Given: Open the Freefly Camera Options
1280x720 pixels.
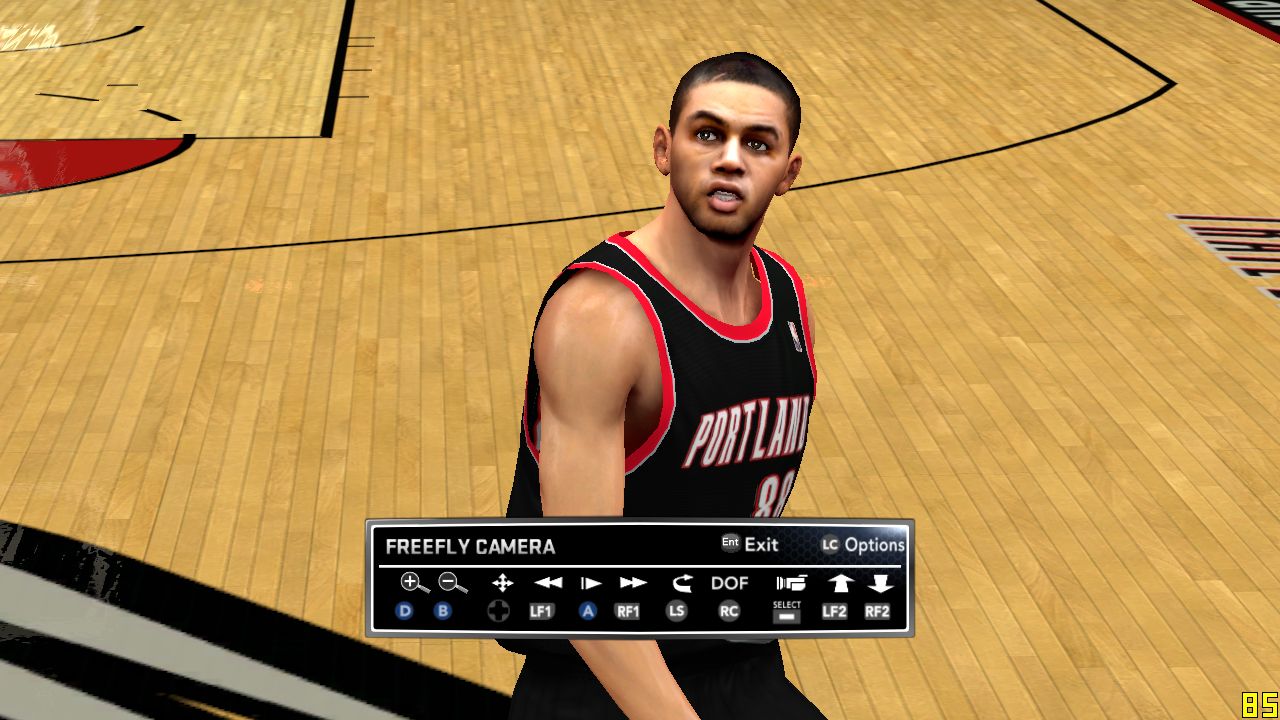Looking at the screenshot, I should point(863,545).
